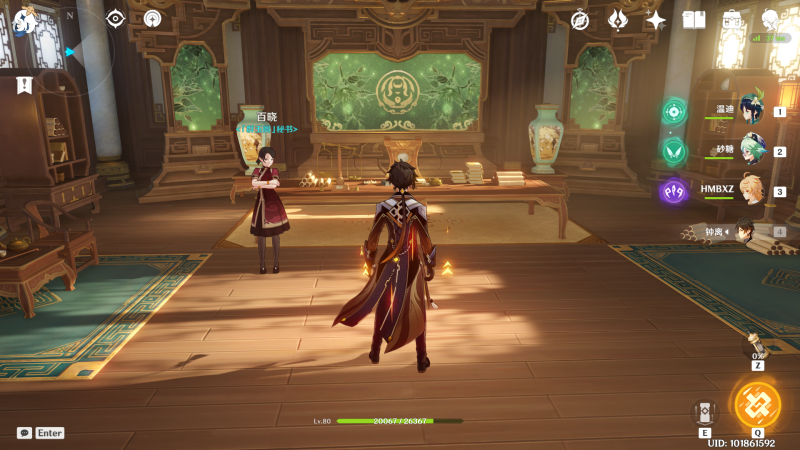Open the flame-shaped battle pass icon

[618, 20]
